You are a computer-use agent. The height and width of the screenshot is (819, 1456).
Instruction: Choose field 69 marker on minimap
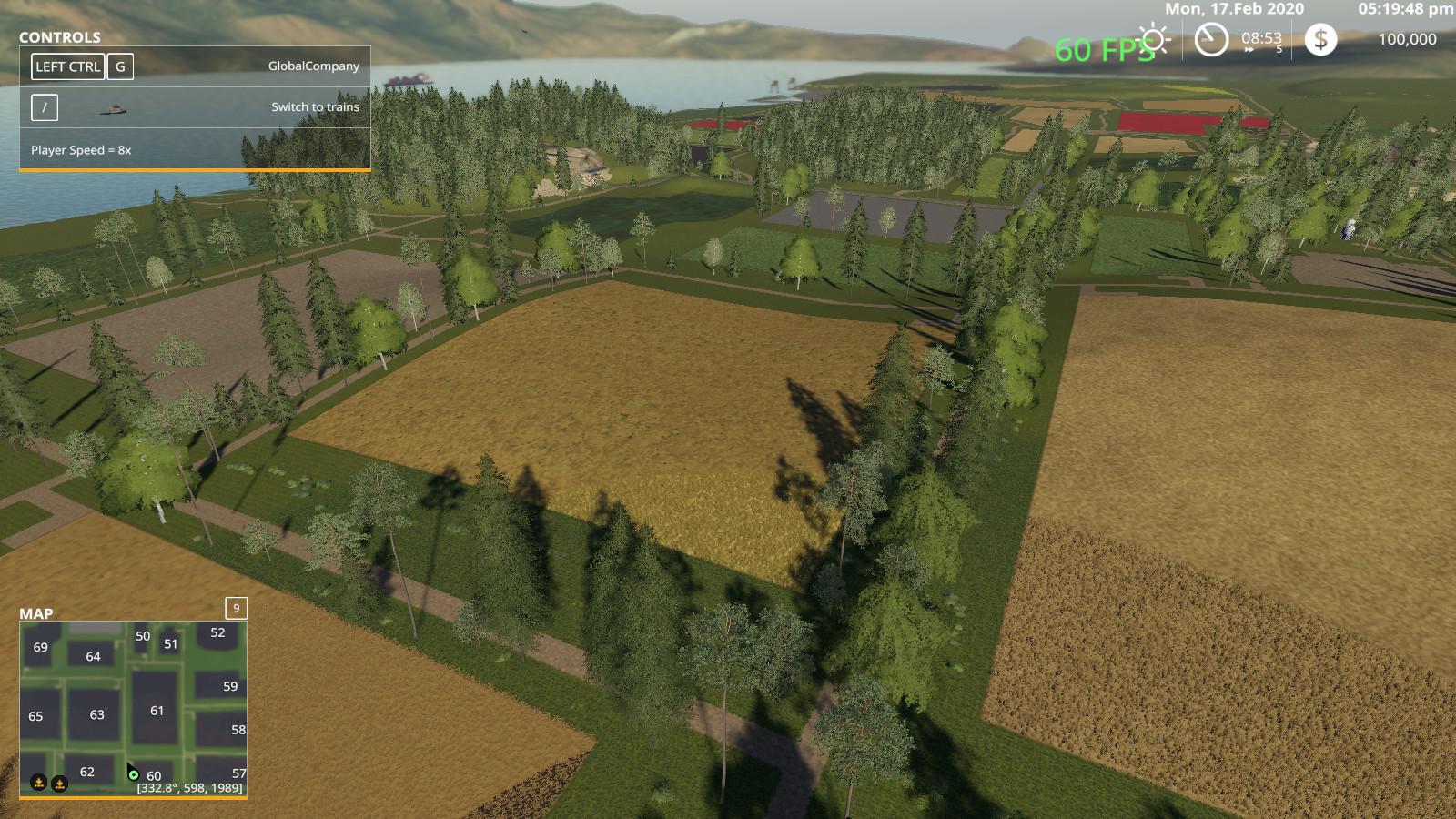40,647
